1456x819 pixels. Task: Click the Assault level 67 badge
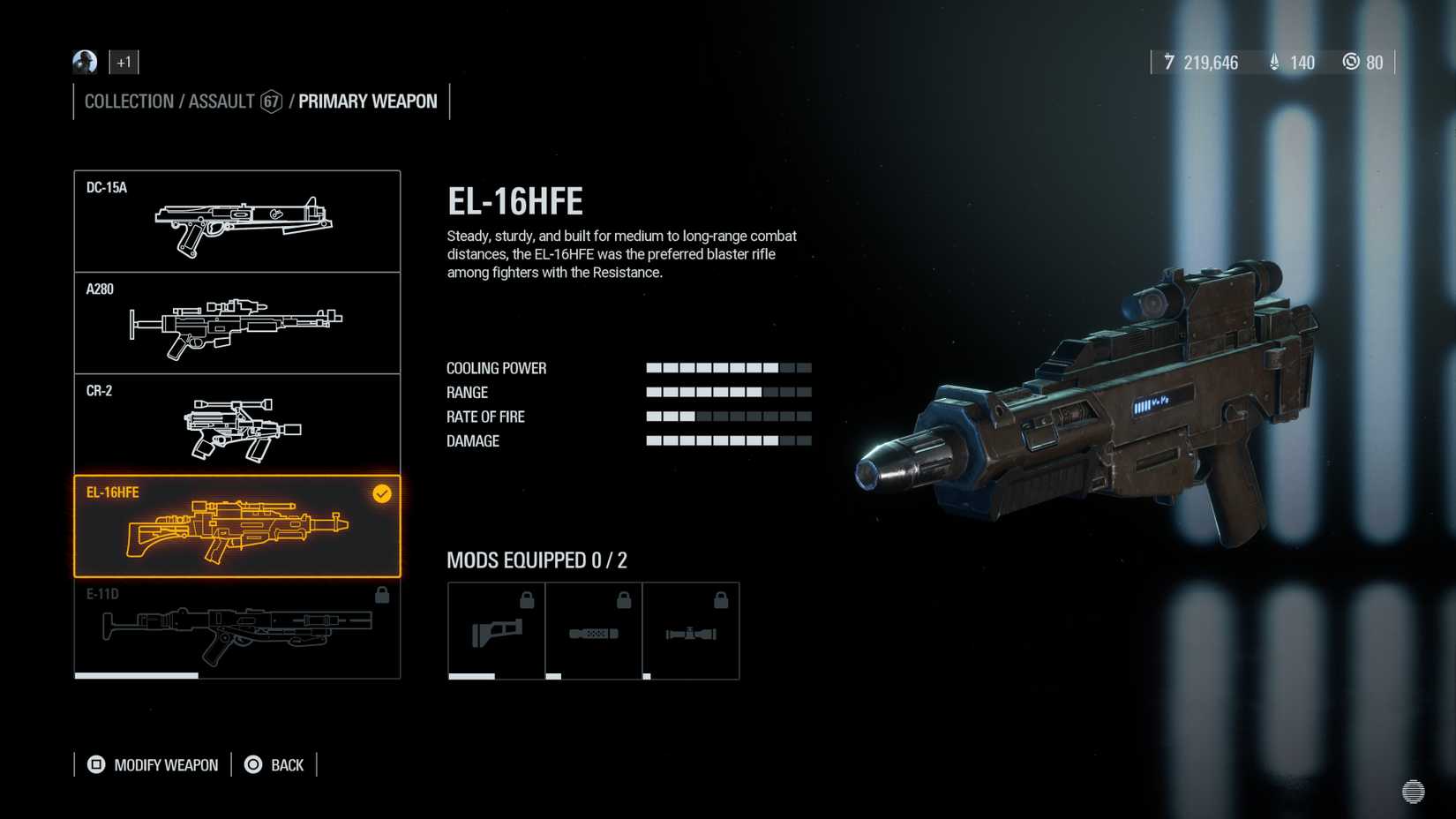pos(271,101)
